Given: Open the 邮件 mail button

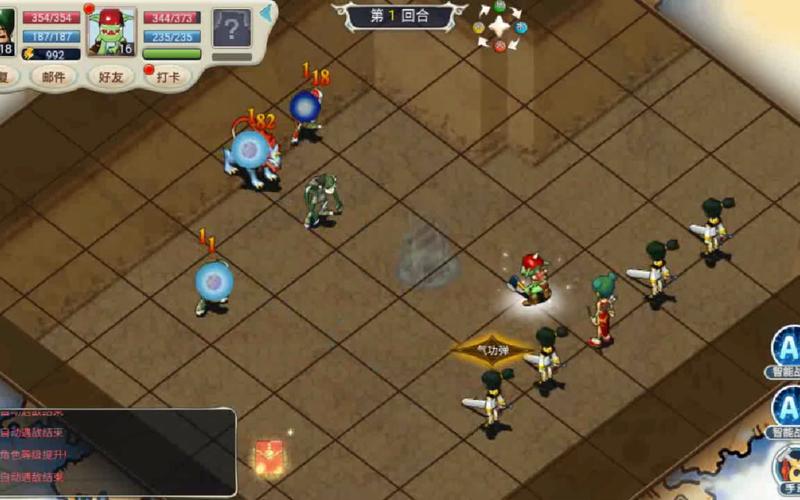Looking at the screenshot, I should 54,77.
